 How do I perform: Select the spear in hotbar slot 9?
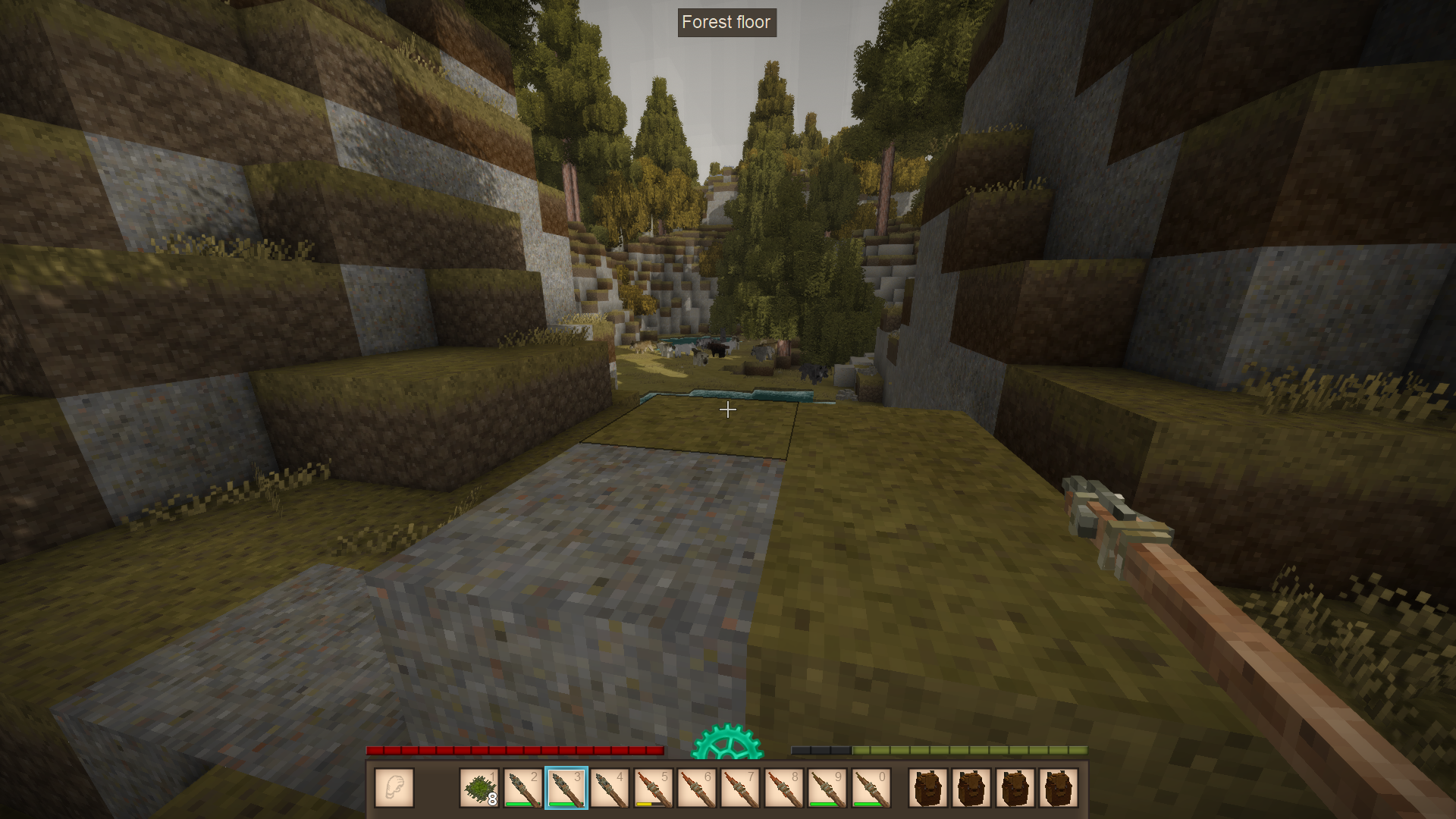827,788
